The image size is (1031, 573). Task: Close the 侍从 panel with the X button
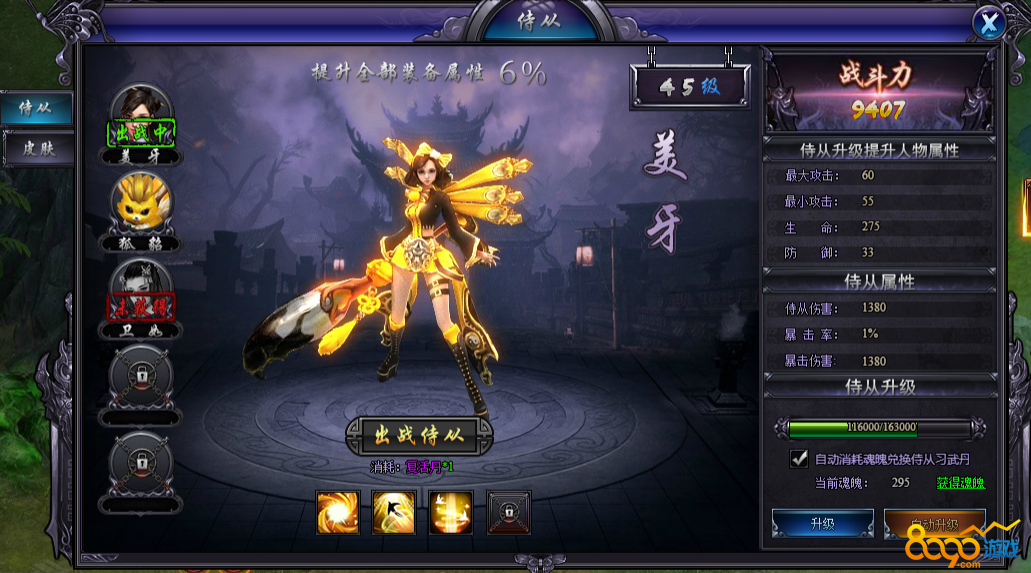click(x=988, y=24)
